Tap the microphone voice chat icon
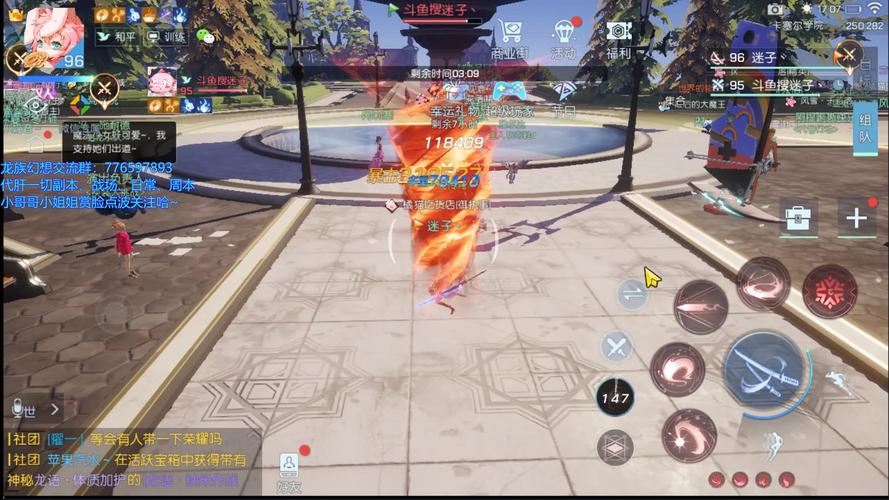 pyautogui.click(x=17, y=408)
